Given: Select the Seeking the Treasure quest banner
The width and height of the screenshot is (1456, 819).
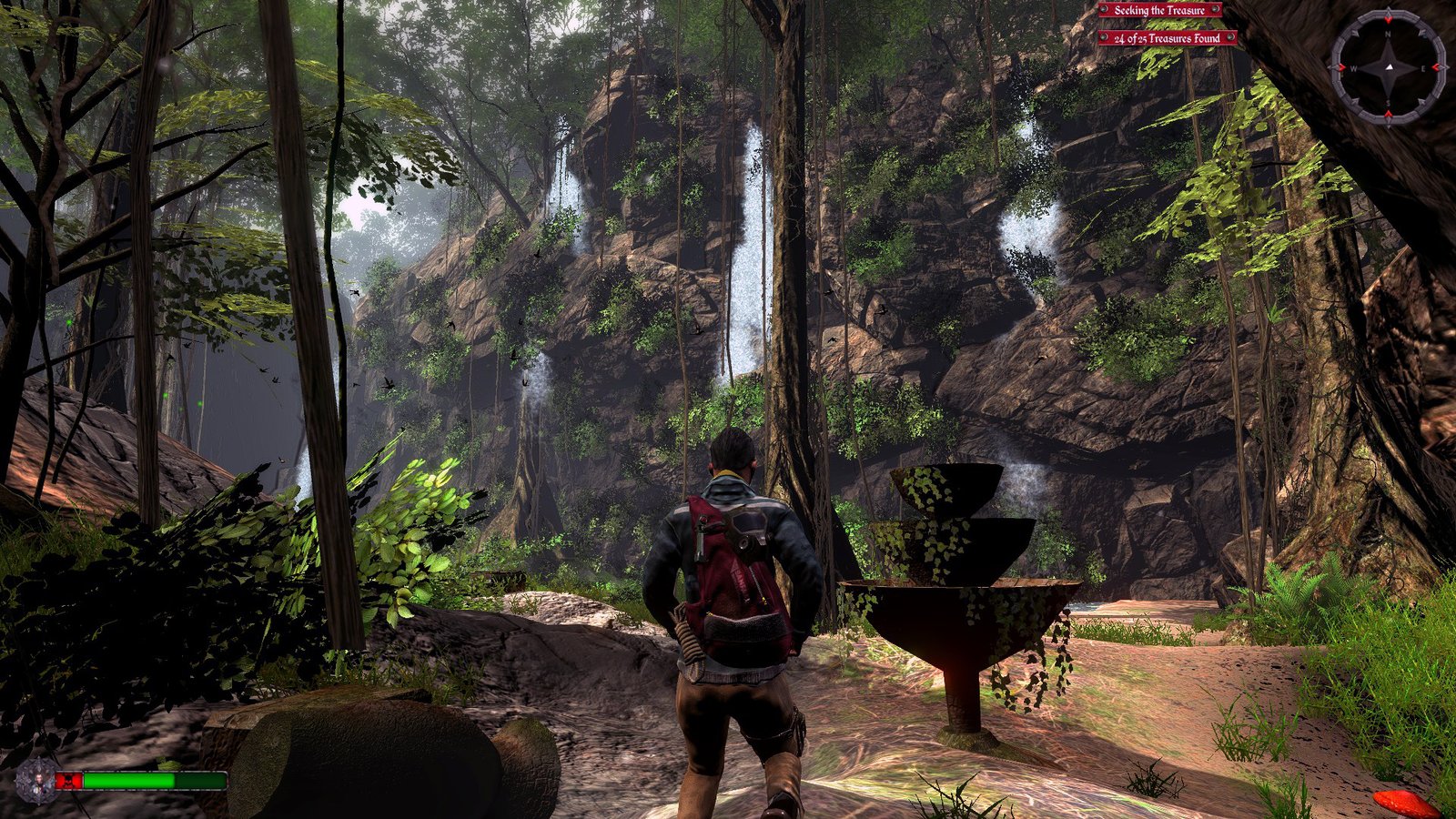Looking at the screenshot, I should pos(1159,10).
